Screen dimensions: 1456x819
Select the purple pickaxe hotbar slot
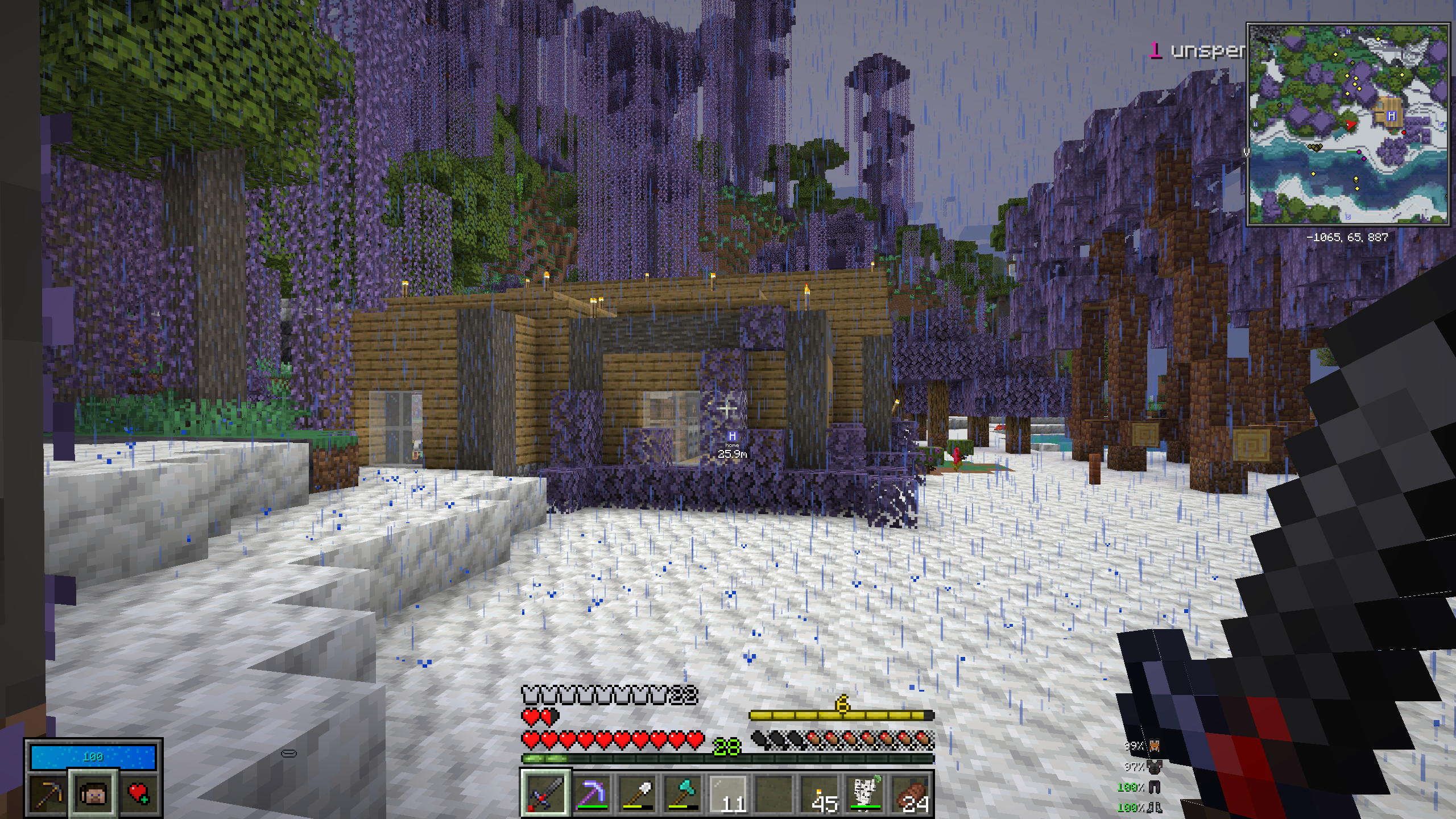(591, 793)
